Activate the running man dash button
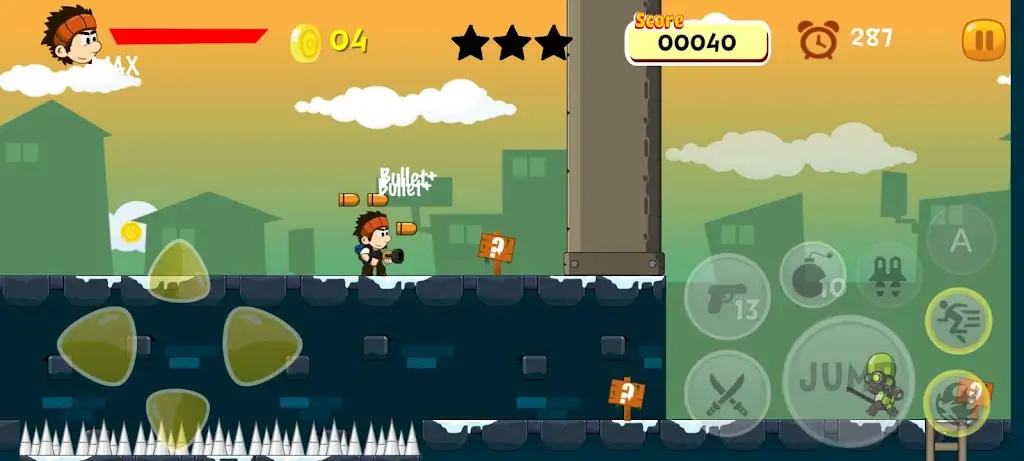1024x461 pixels. pos(958,321)
